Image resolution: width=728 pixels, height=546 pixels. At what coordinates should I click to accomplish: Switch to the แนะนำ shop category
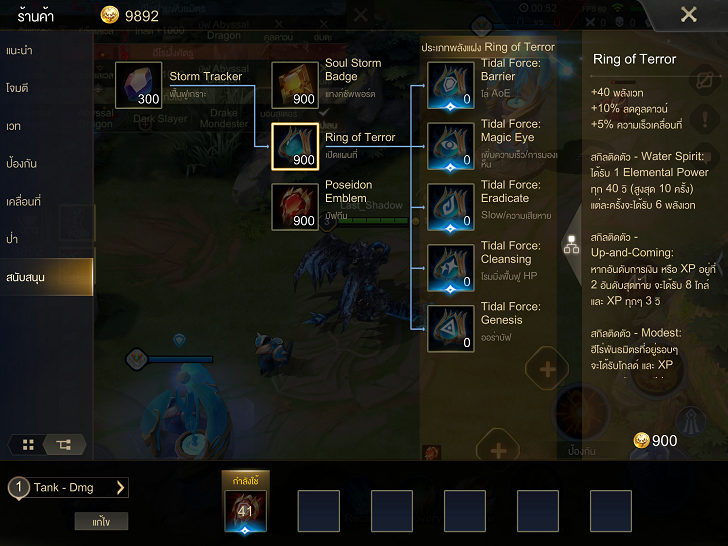(x=46, y=50)
